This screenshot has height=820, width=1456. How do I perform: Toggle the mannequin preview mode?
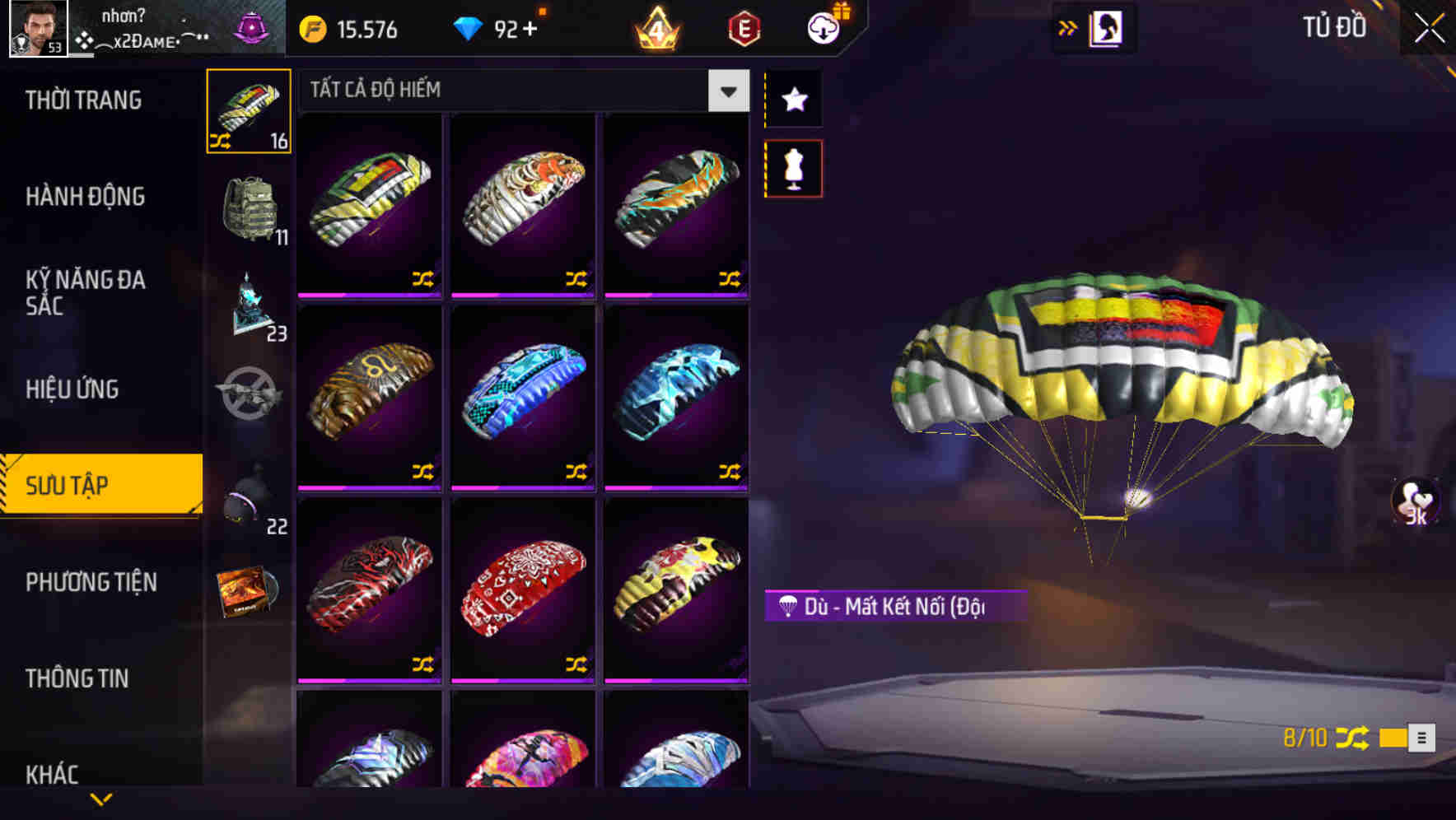coord(793,167)
